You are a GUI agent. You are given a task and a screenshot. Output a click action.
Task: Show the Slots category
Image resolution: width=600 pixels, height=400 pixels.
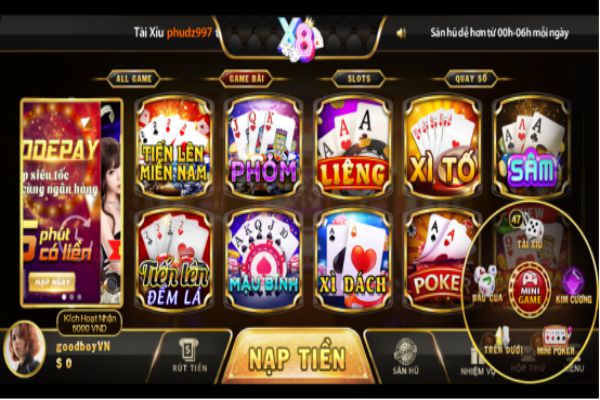click(358, 77)
